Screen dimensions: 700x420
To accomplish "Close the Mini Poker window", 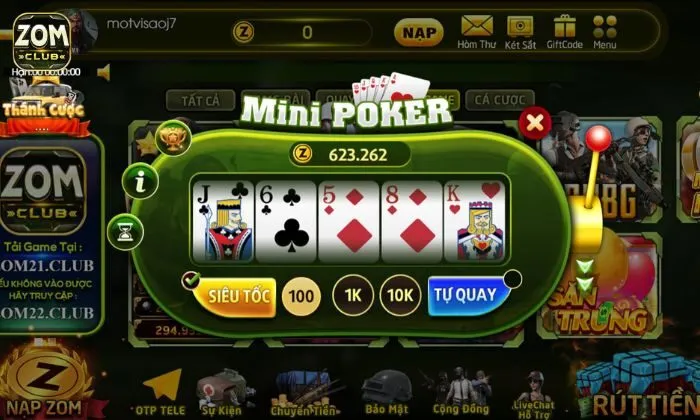I will click(x=536, y=123).
